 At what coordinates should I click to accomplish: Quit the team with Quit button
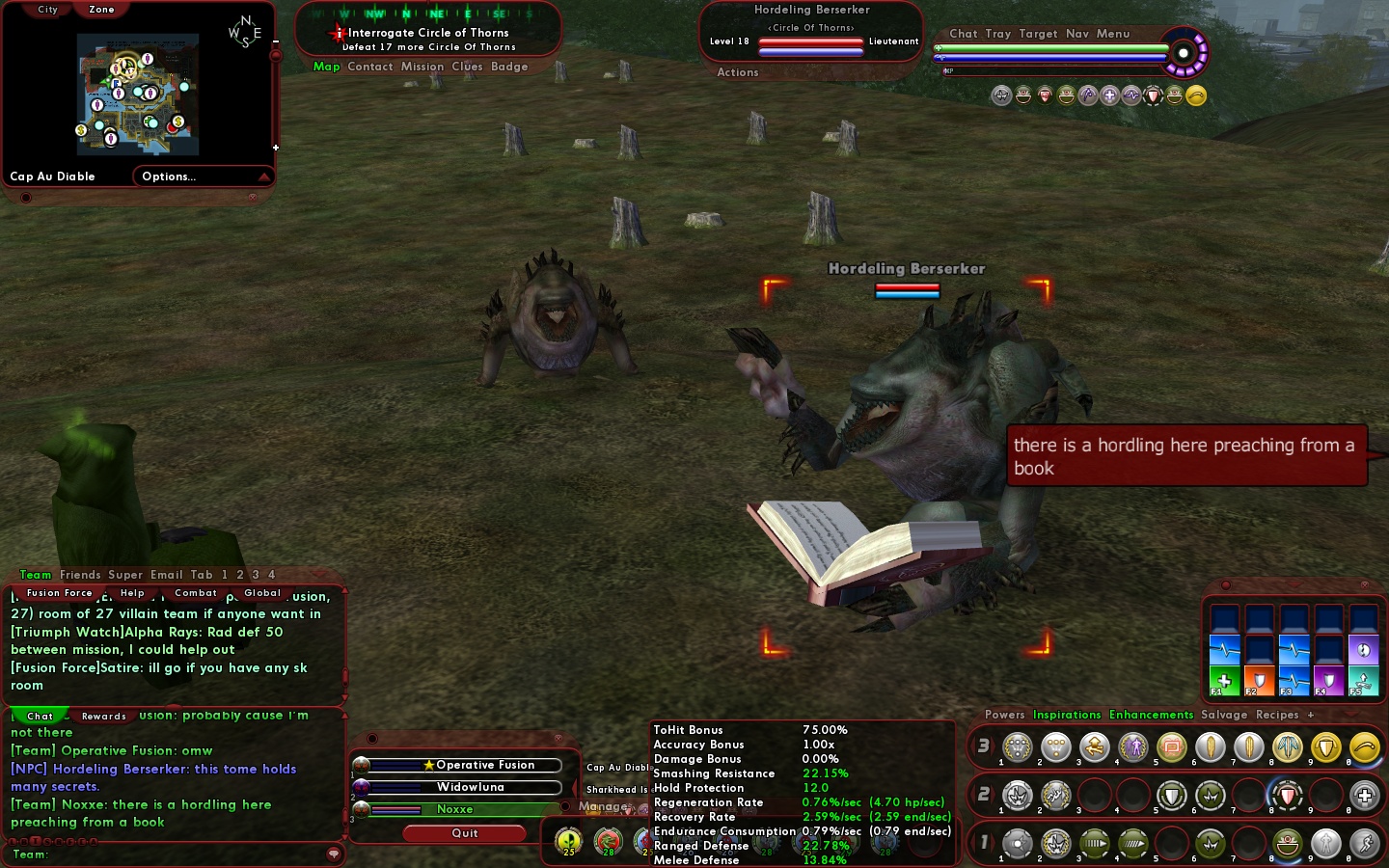click(x=465, y=833)
